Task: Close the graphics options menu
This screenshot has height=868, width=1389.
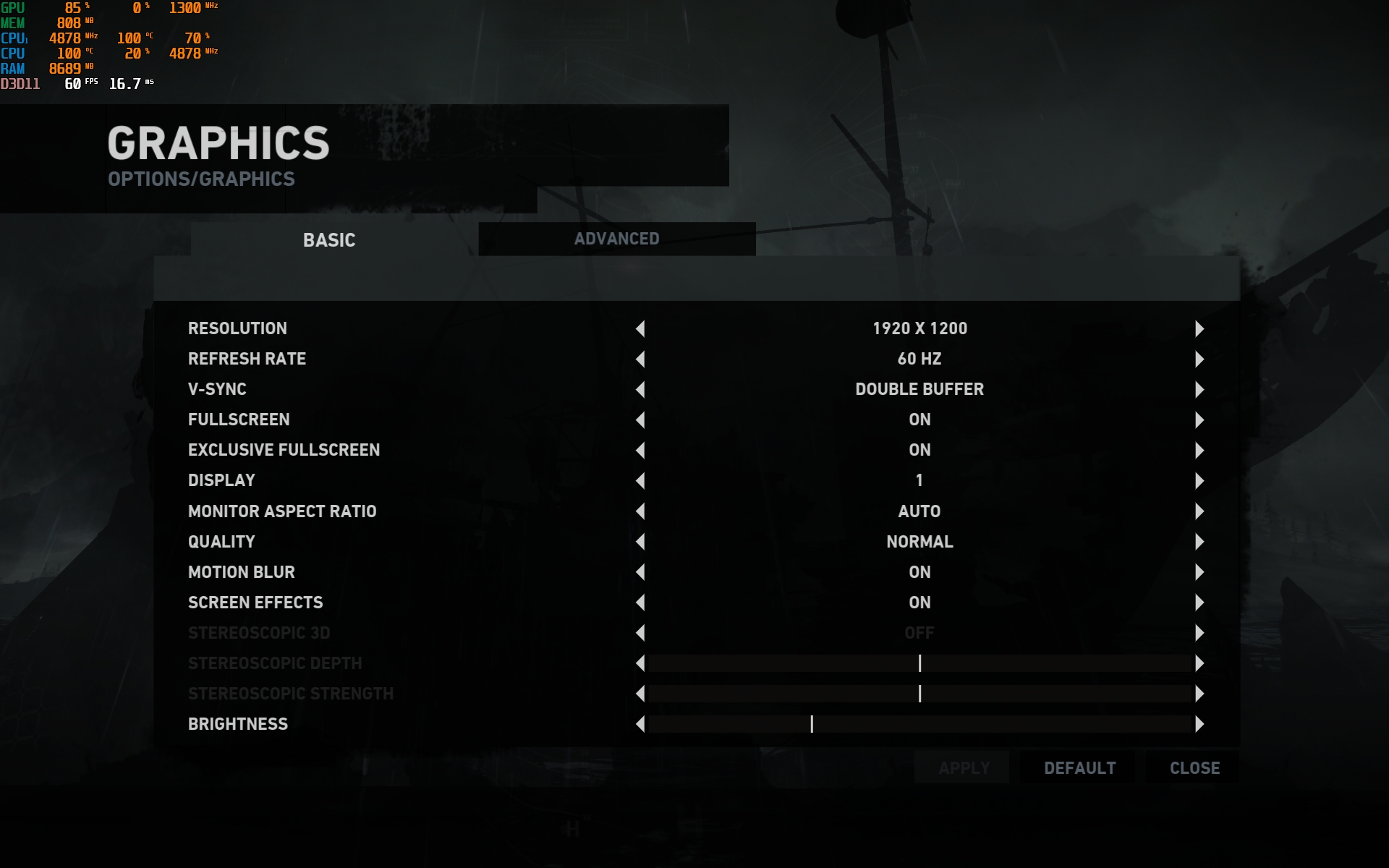Action: pyautogui.click(x=1194, y=768)
